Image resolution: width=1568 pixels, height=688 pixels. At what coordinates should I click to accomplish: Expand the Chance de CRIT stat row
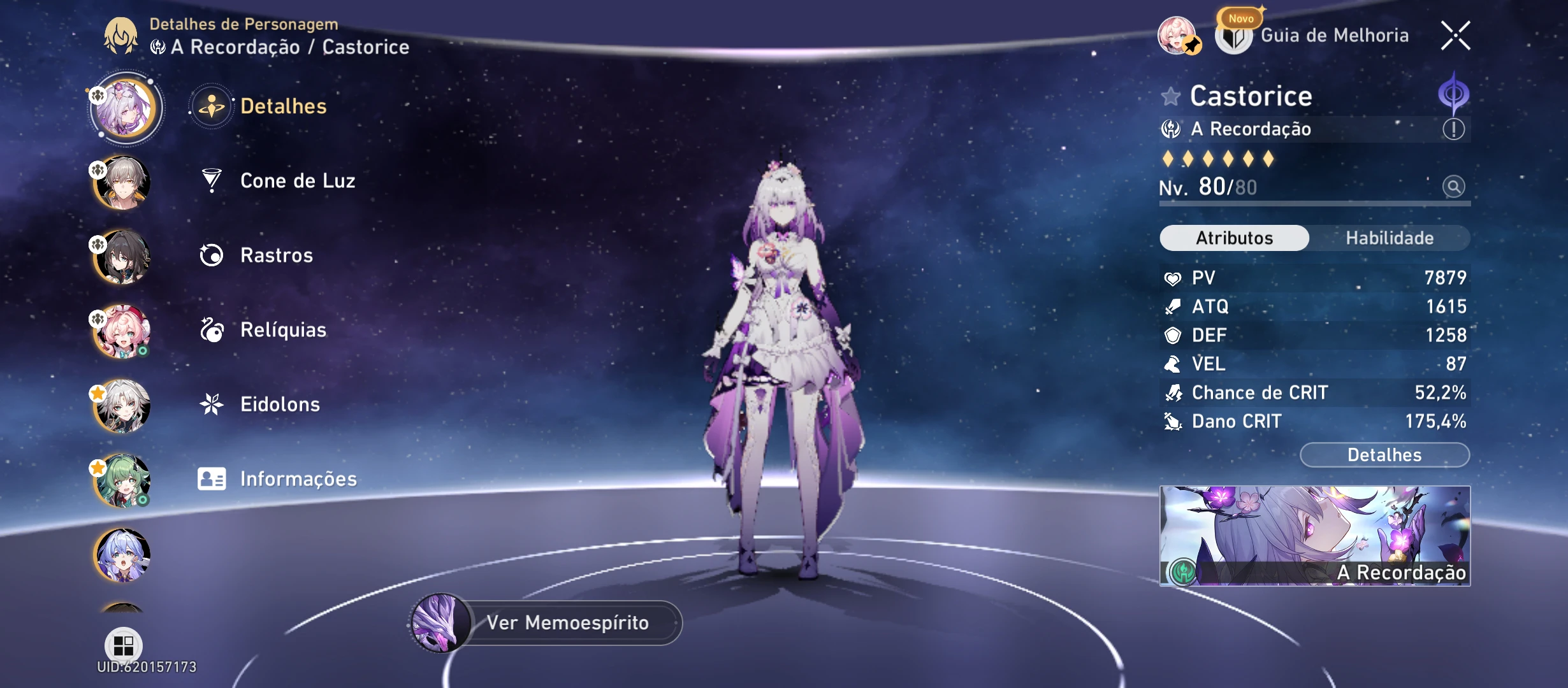[1313, 392]
